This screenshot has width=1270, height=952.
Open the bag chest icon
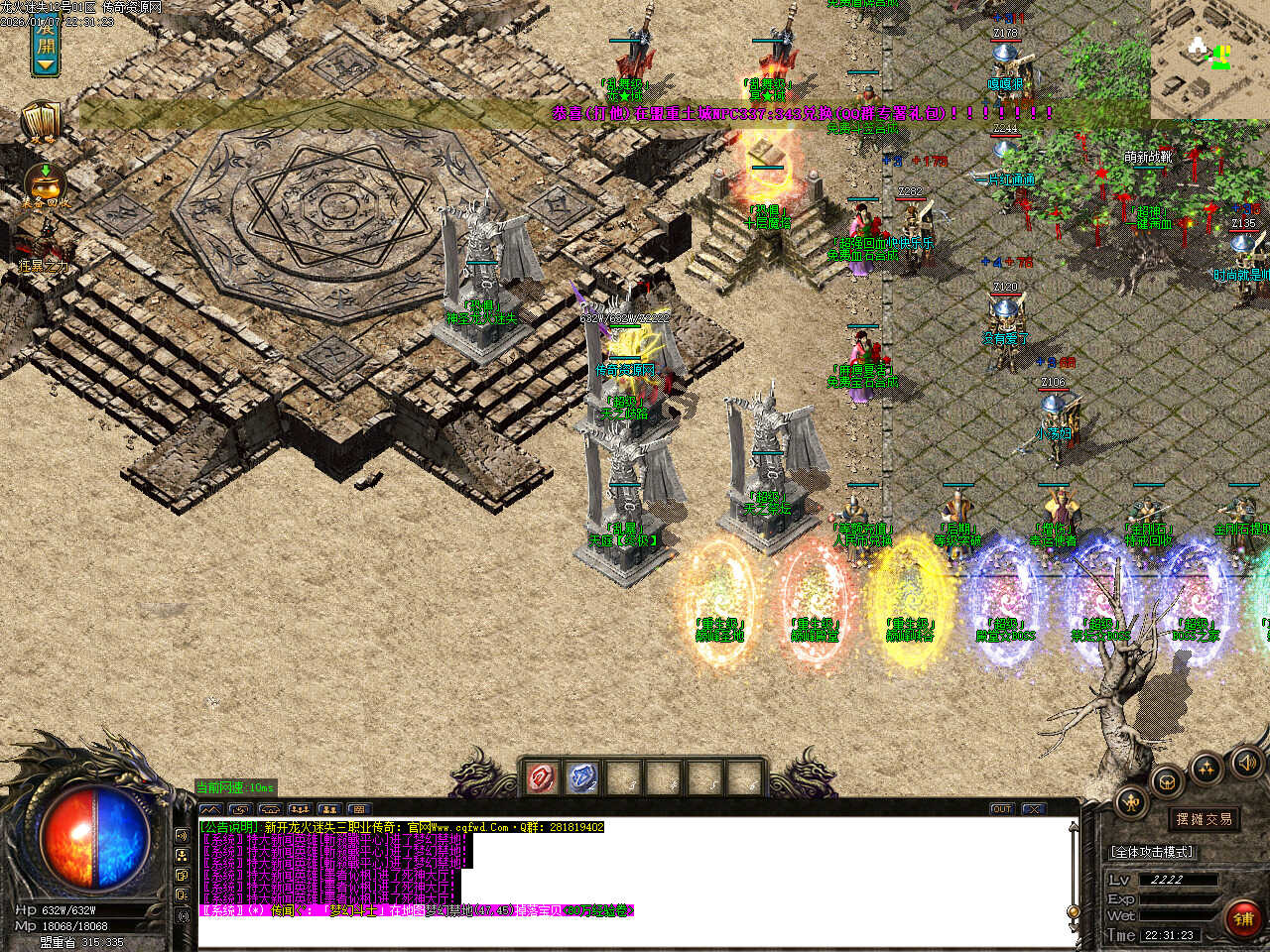(1168, 780)
